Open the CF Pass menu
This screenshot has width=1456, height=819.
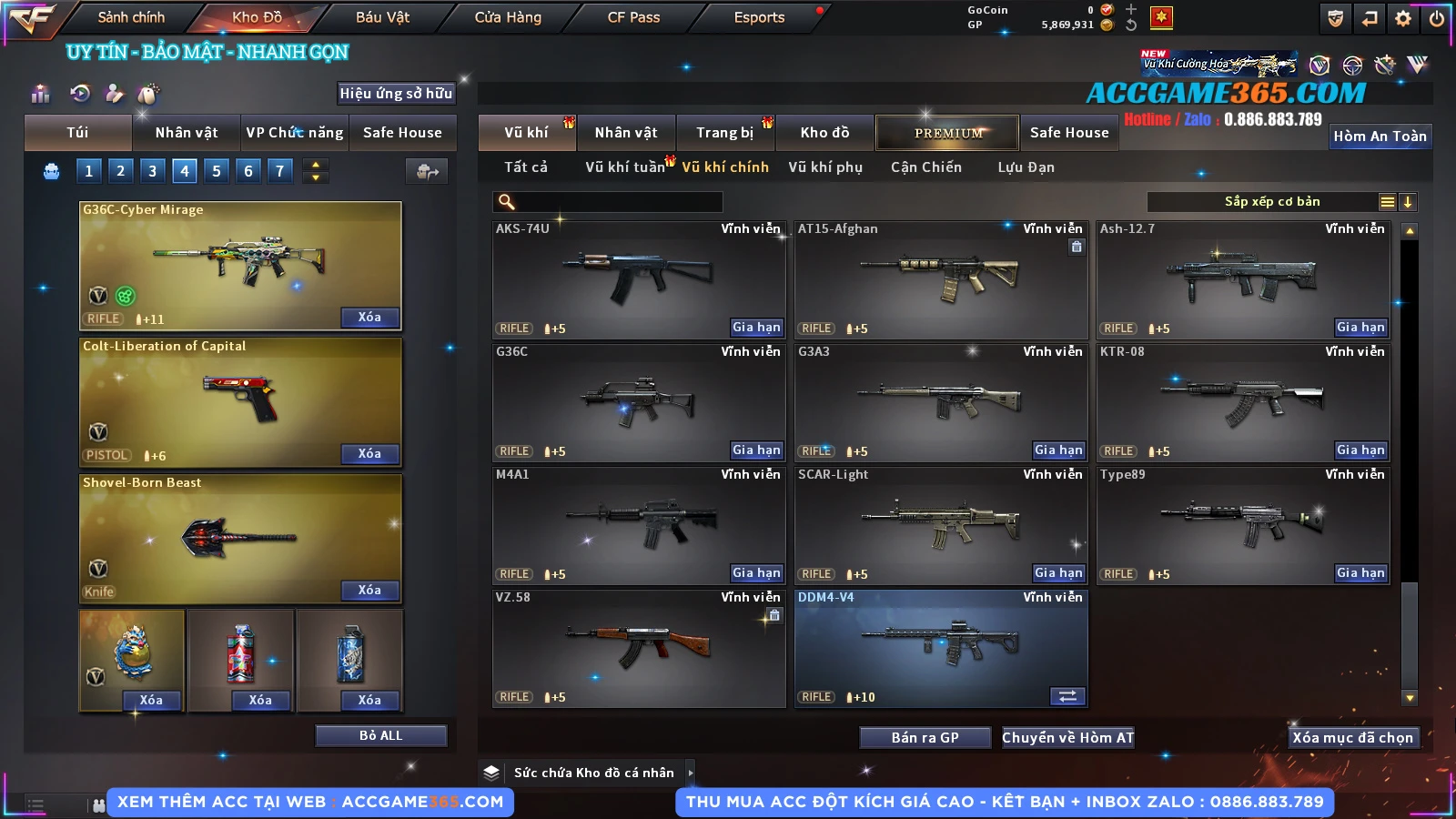(x=633, y=17)
